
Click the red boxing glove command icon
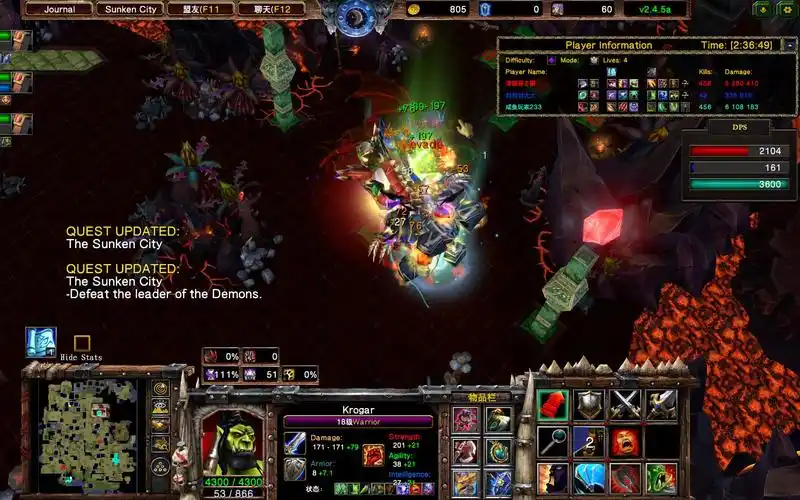(553, 403)
